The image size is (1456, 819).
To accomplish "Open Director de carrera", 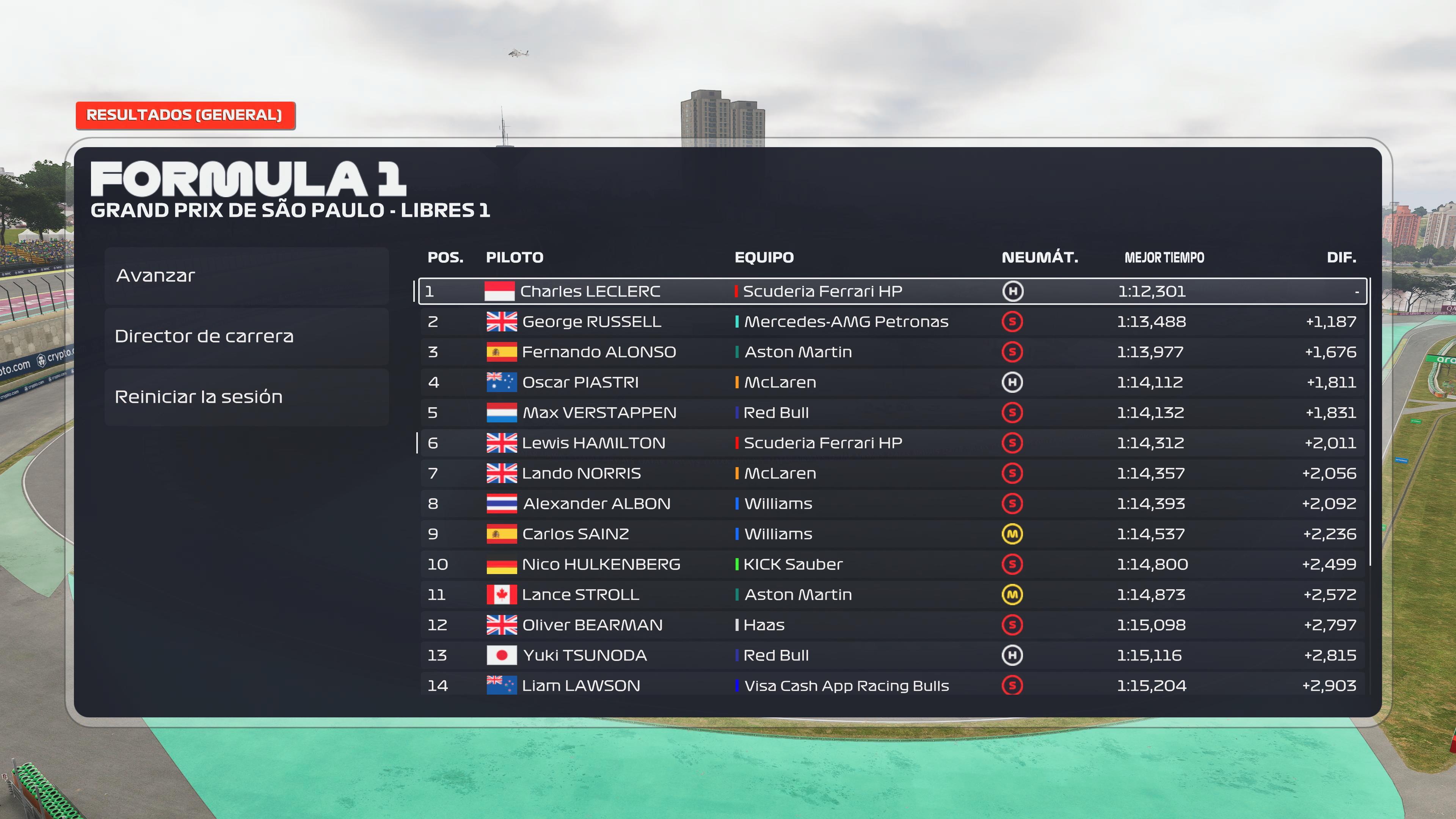I will coord(246,336).
